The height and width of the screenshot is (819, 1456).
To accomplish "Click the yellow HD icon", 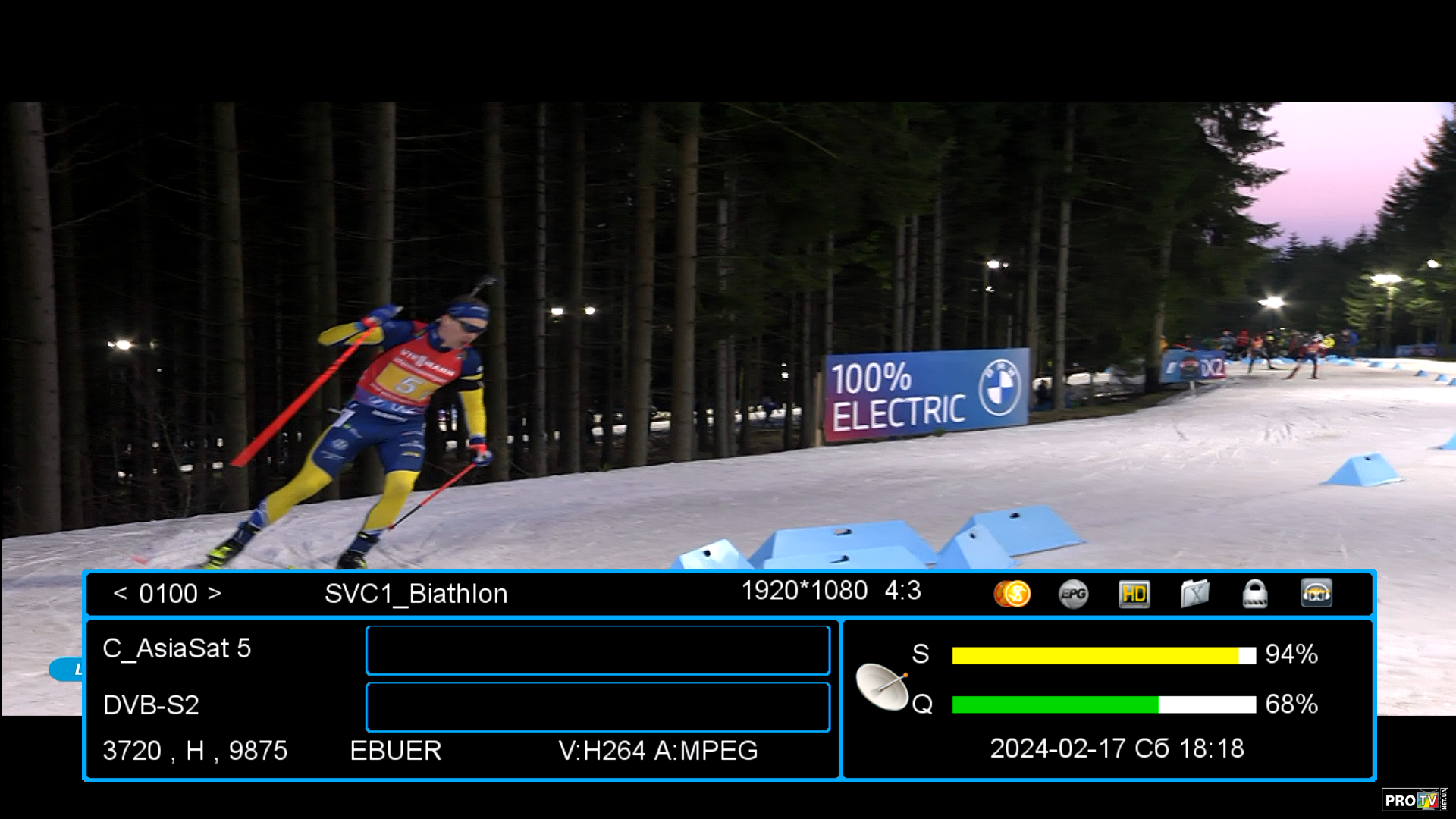I will pos(1134,594).
